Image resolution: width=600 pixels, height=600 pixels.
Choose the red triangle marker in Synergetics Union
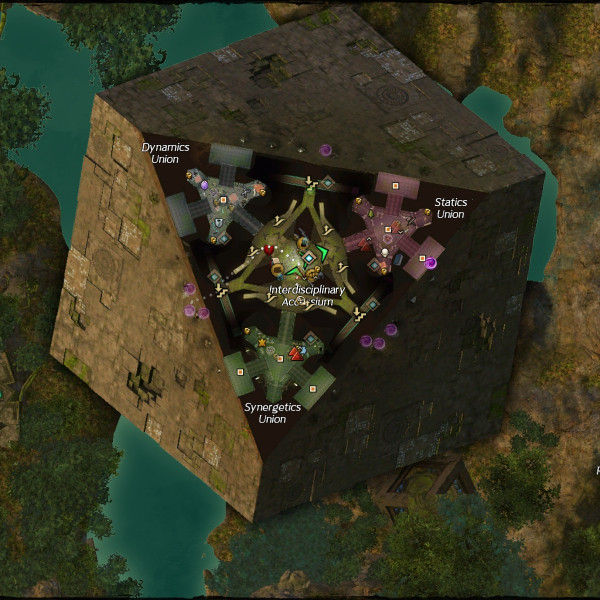[295, 353]
